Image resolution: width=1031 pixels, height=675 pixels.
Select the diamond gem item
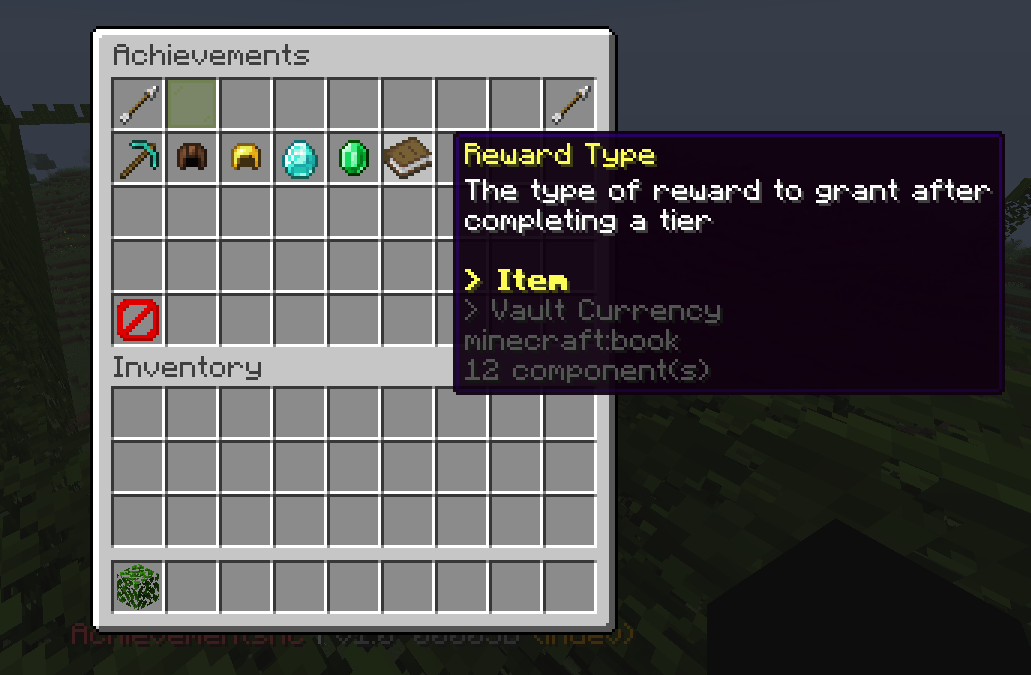pyautogui.click(x=300, y=158)
